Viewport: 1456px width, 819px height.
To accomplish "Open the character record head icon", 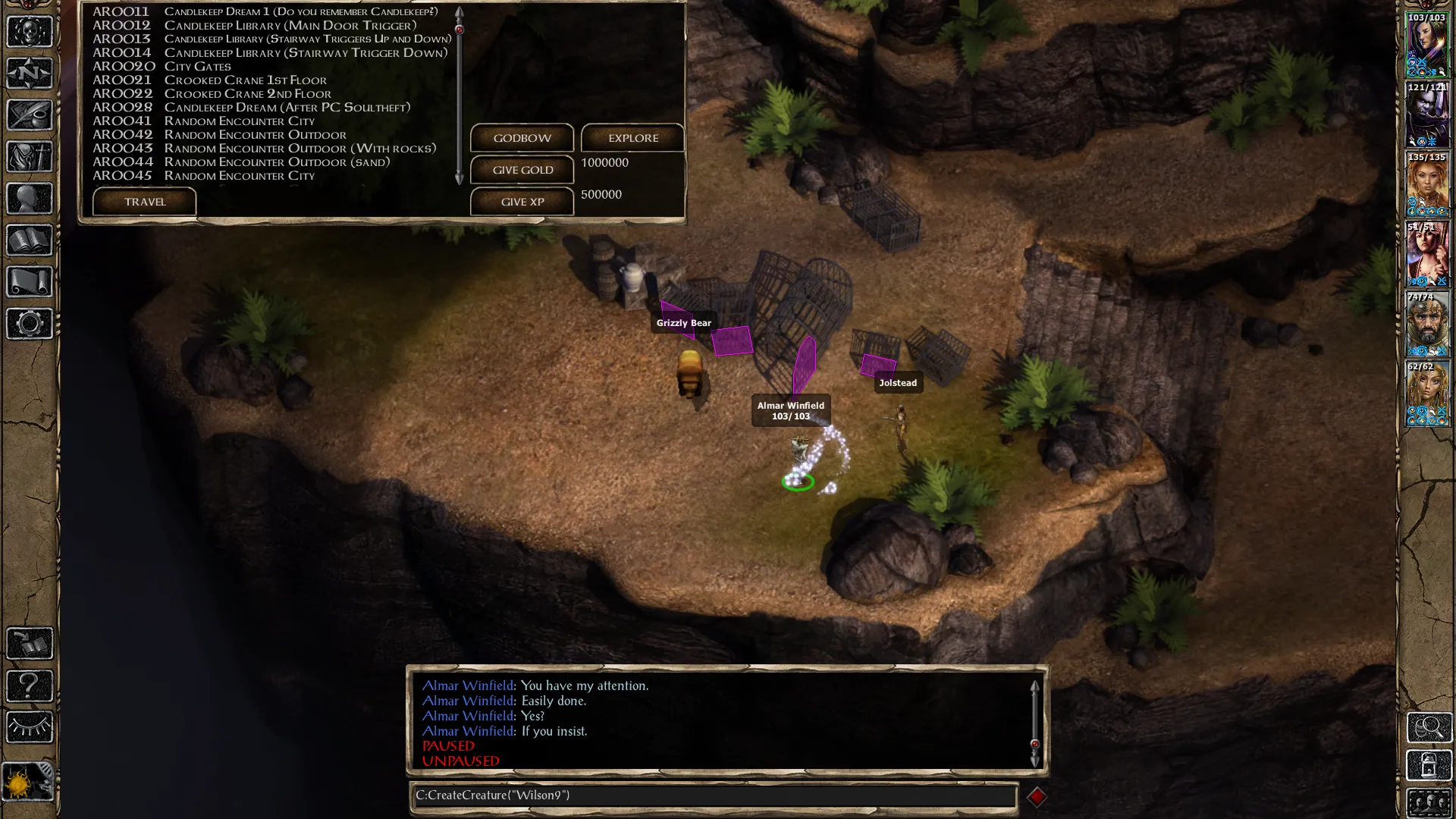I will click(30, 199).
